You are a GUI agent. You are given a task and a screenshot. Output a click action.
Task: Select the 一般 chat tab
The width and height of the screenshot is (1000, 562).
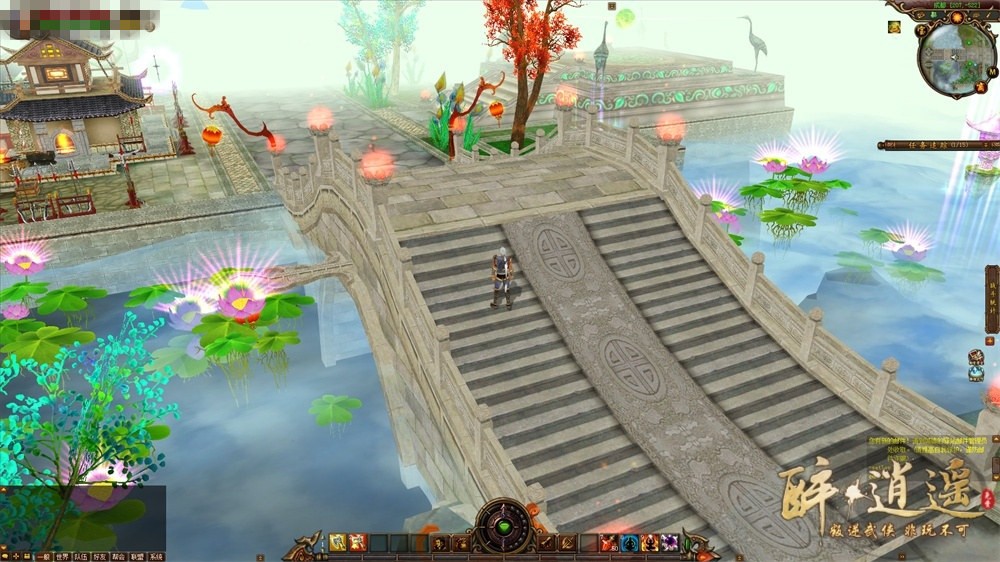pos(42,556)
